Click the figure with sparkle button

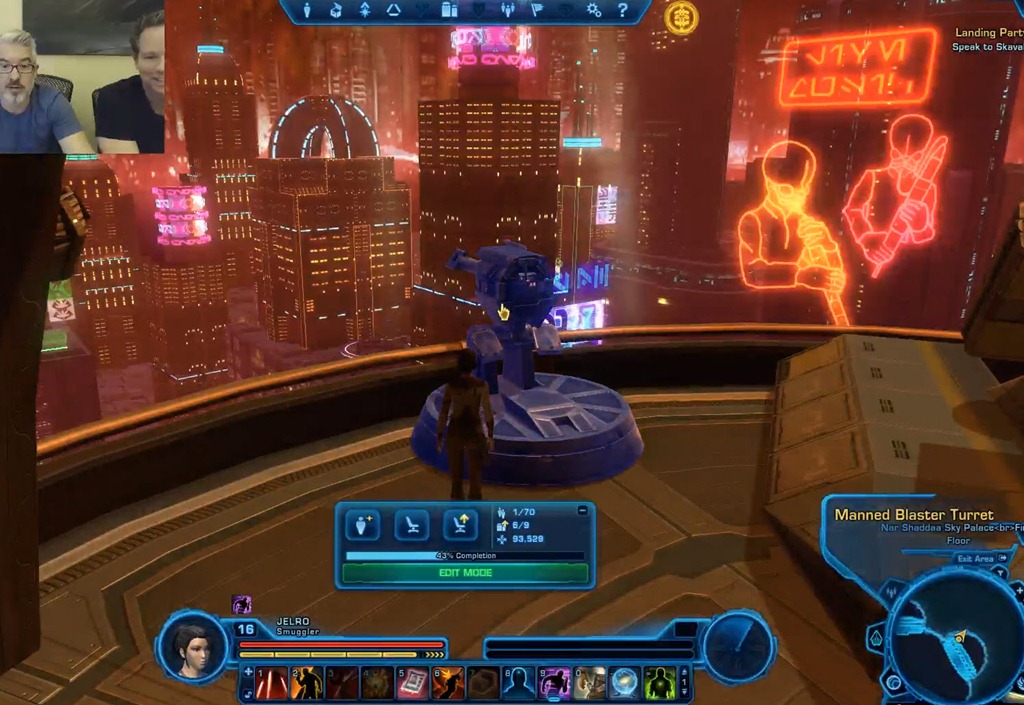(362, 524)
